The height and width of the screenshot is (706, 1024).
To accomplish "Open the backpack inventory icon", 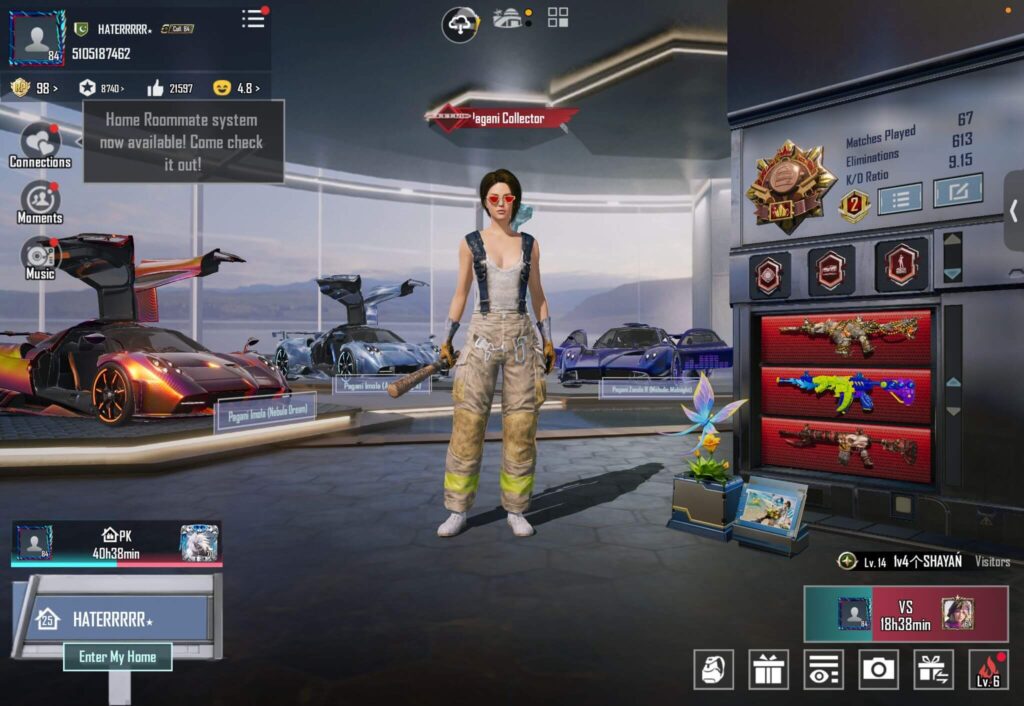I will (713, 669).
